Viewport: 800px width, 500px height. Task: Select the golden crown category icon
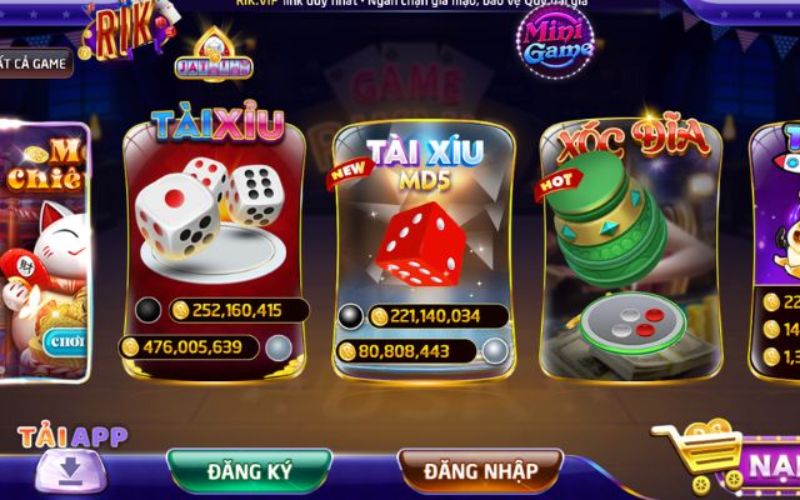213,57
